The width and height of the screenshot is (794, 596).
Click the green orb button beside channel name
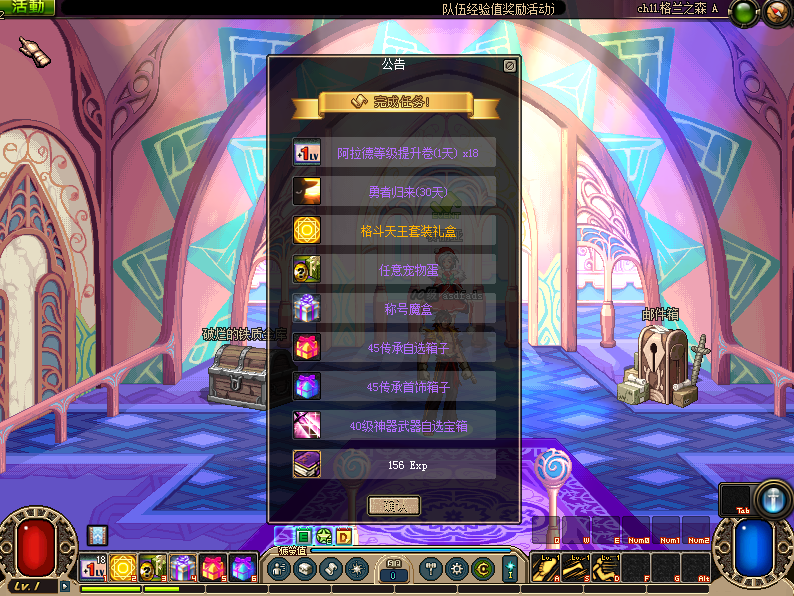tap(743, 13)
